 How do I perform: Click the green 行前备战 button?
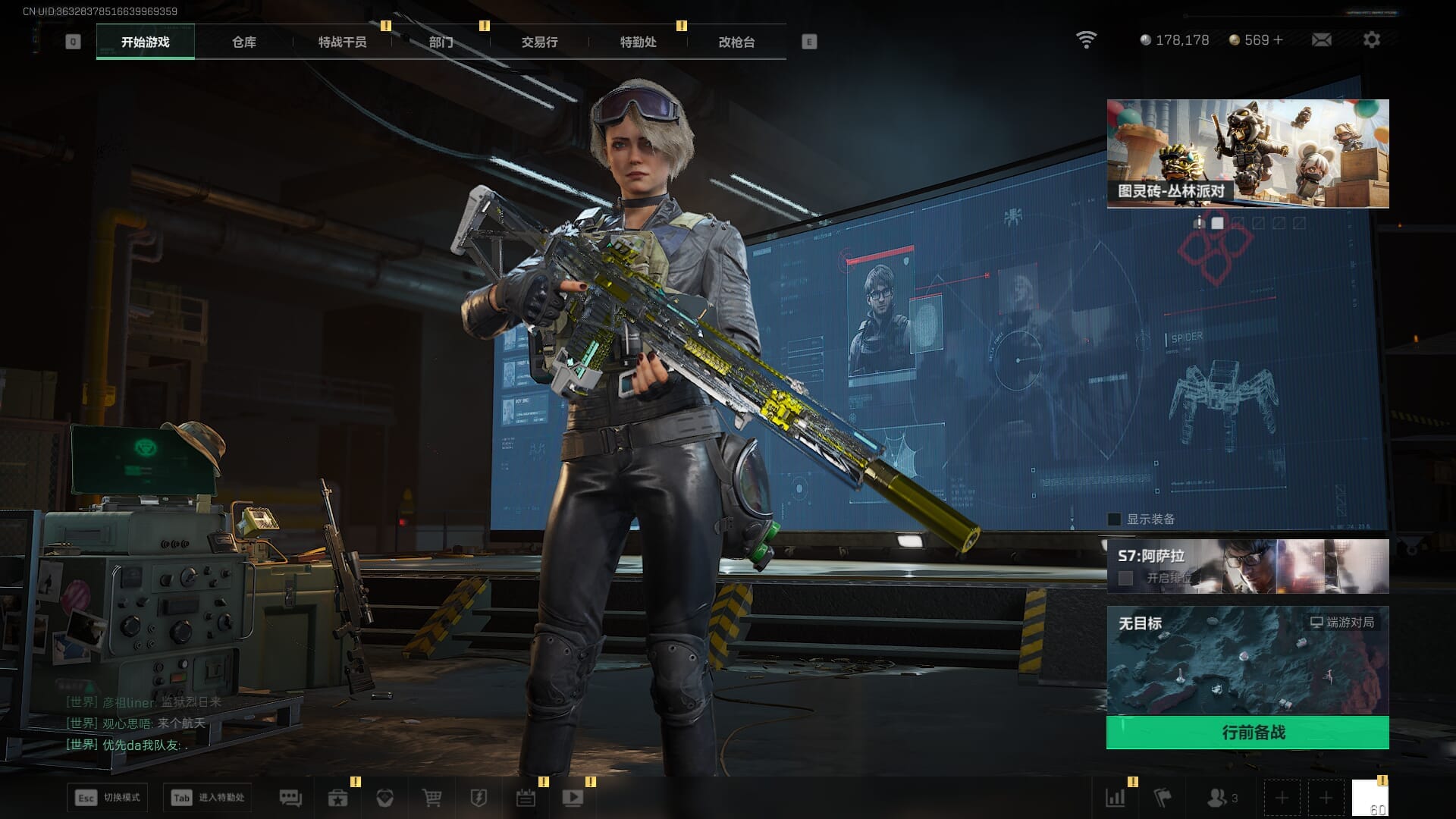coord(1247,733)
